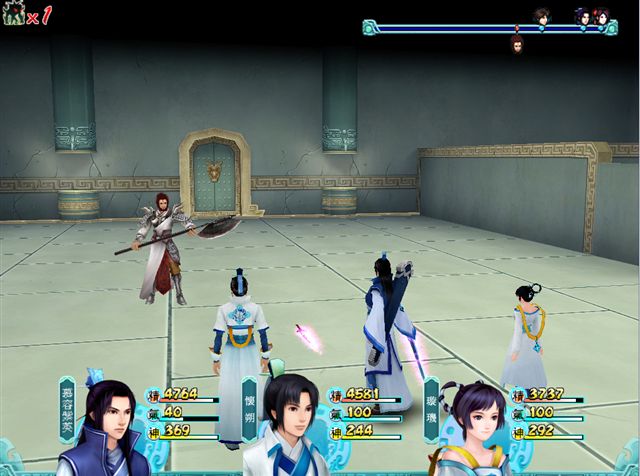Click the brown-haired hero turn order marker
640x476 pixels.
541,17
